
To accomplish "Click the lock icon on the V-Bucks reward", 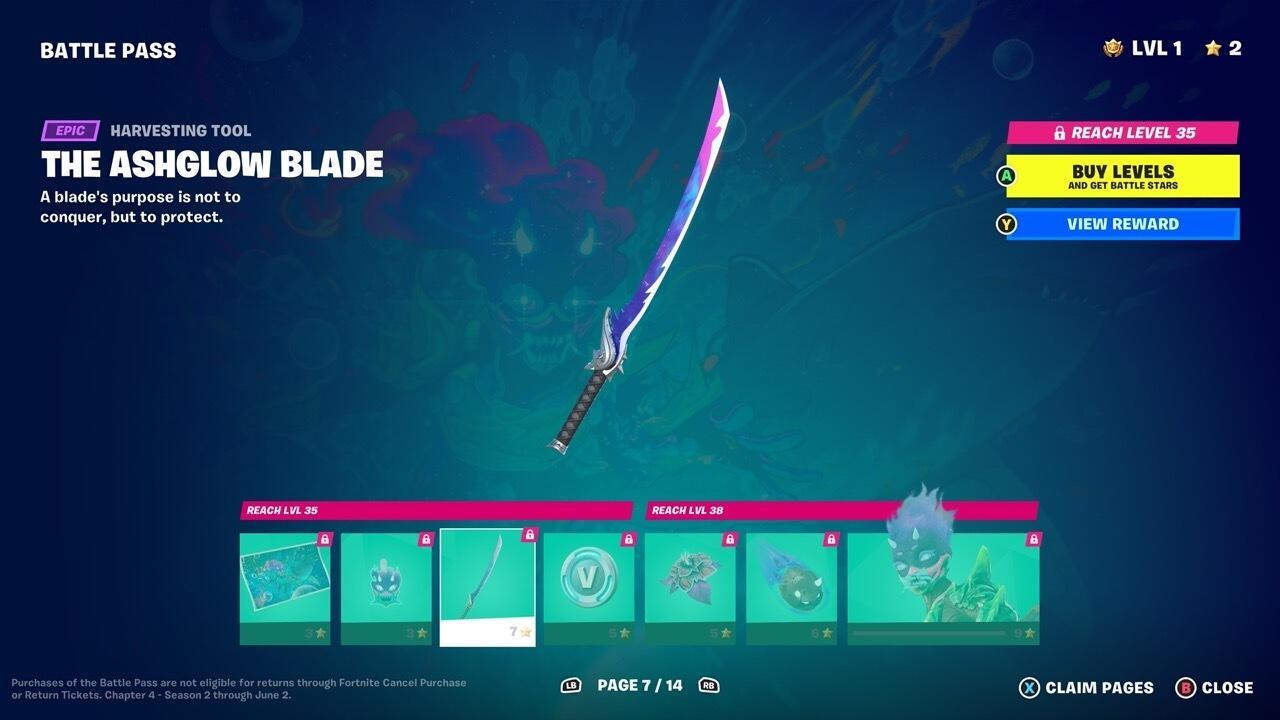I will [x=626, y=538].
